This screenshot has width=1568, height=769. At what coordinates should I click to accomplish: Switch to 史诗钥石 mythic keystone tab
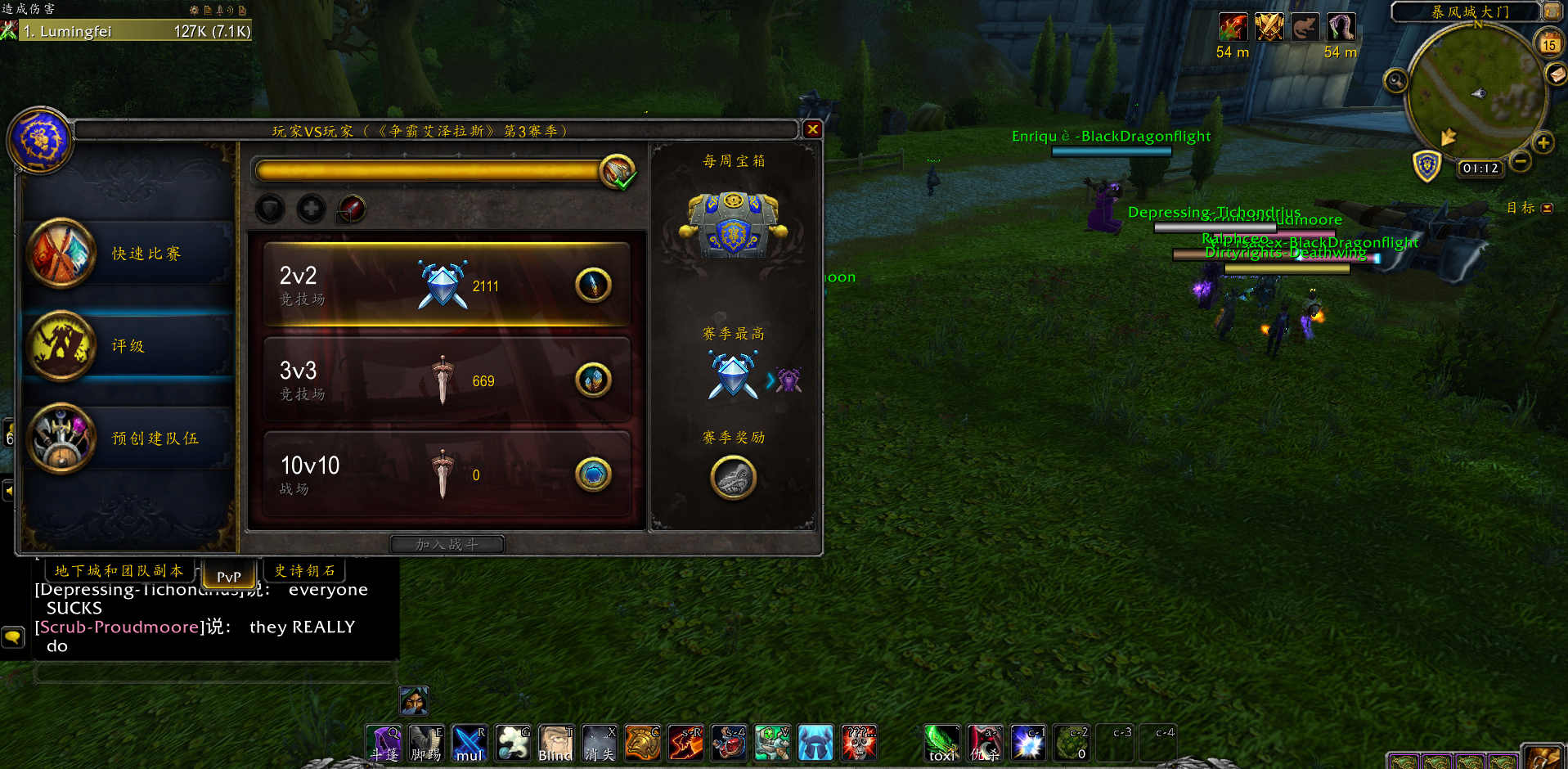pyautogui.click(x=304, y=570)
